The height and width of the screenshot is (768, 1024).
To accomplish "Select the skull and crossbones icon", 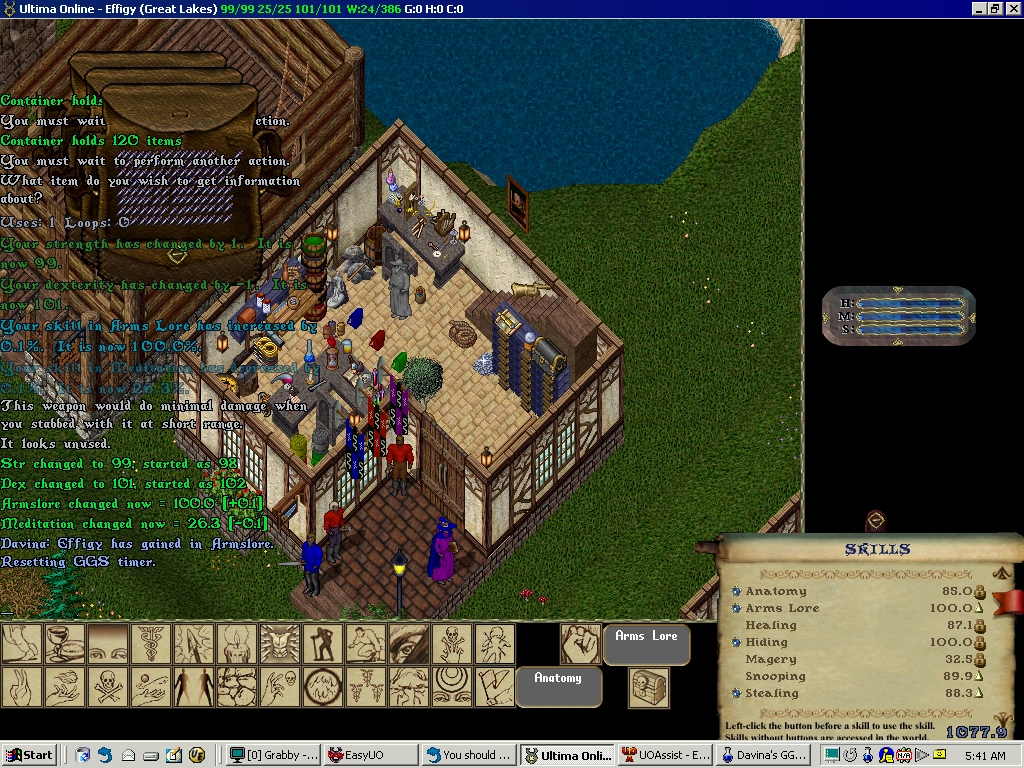I will pyautogui.click(x=107, y=687).
